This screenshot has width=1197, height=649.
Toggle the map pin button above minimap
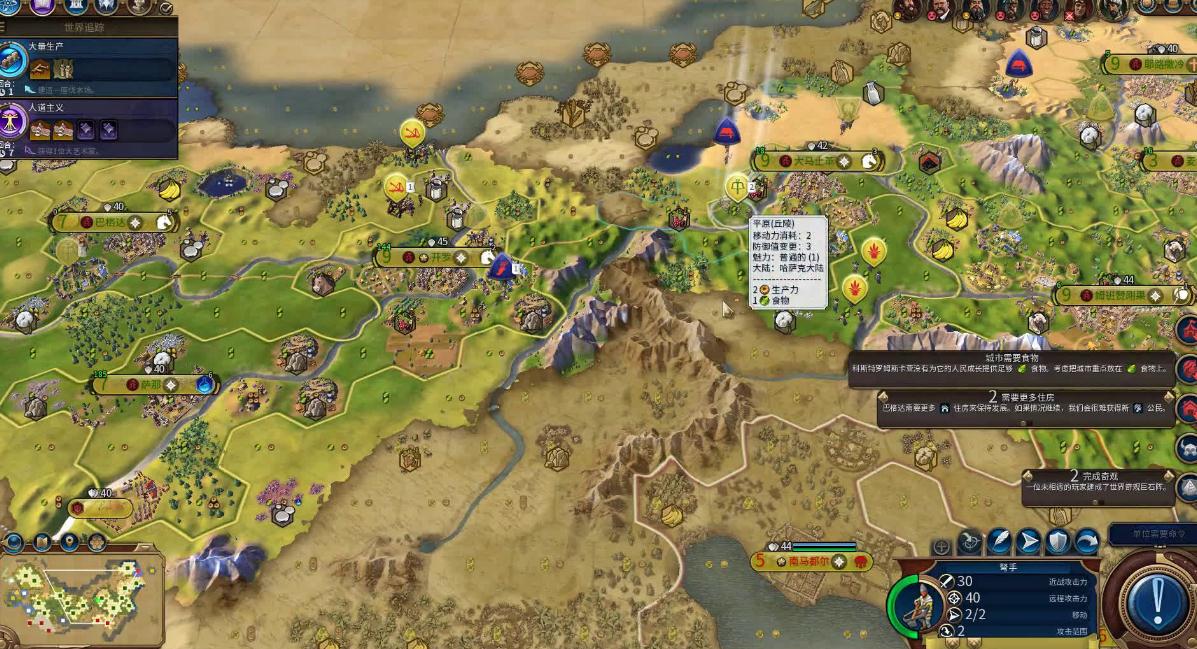69,543
